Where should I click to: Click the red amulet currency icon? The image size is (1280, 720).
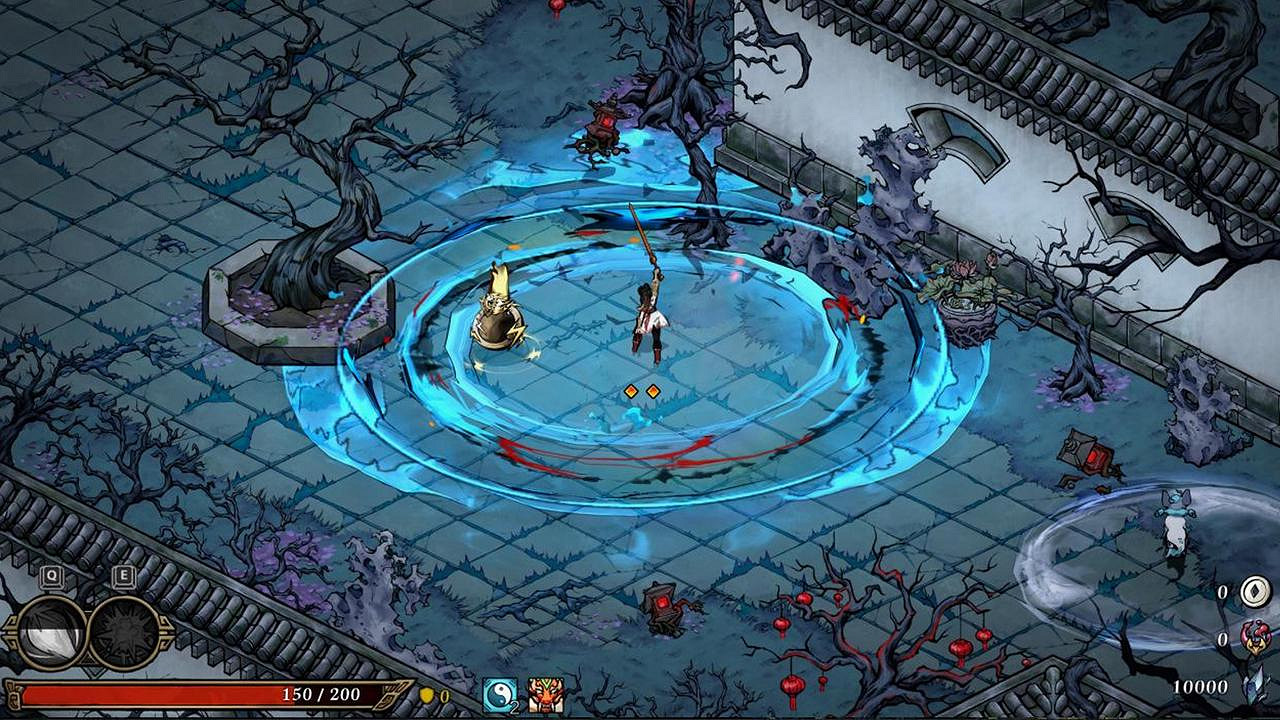[x=1256, y=638]
